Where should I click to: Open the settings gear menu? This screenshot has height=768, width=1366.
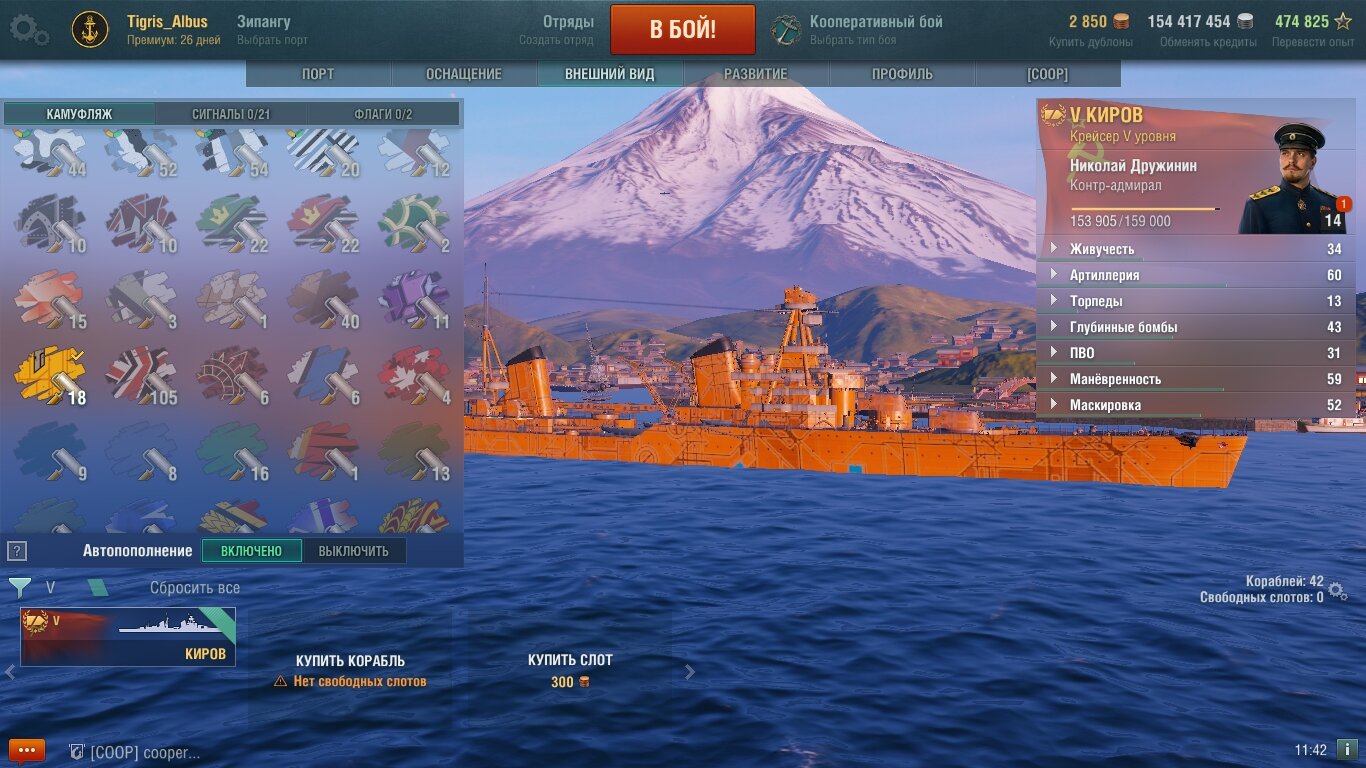click(x=29, y=29)
